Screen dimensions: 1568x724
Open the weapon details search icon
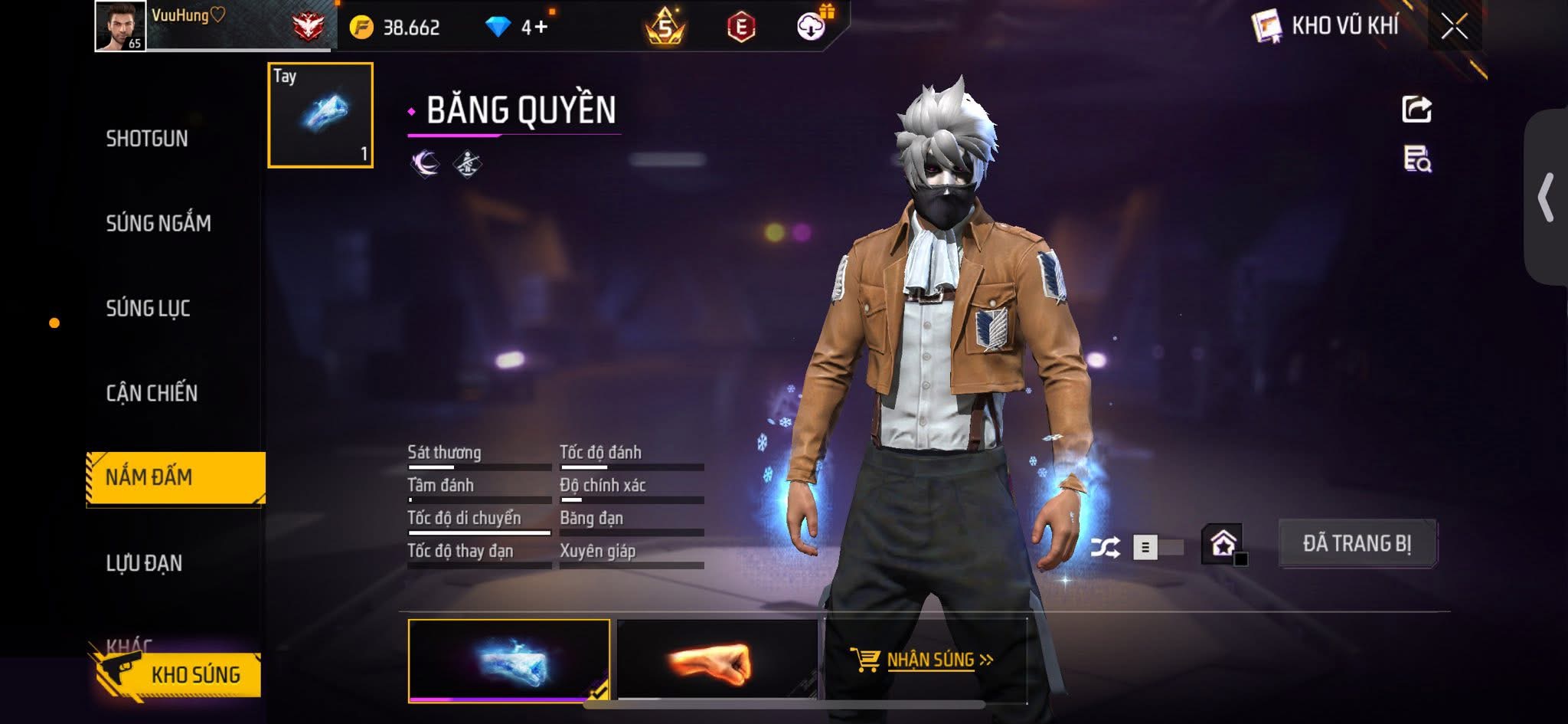(x=1417, y=159)
